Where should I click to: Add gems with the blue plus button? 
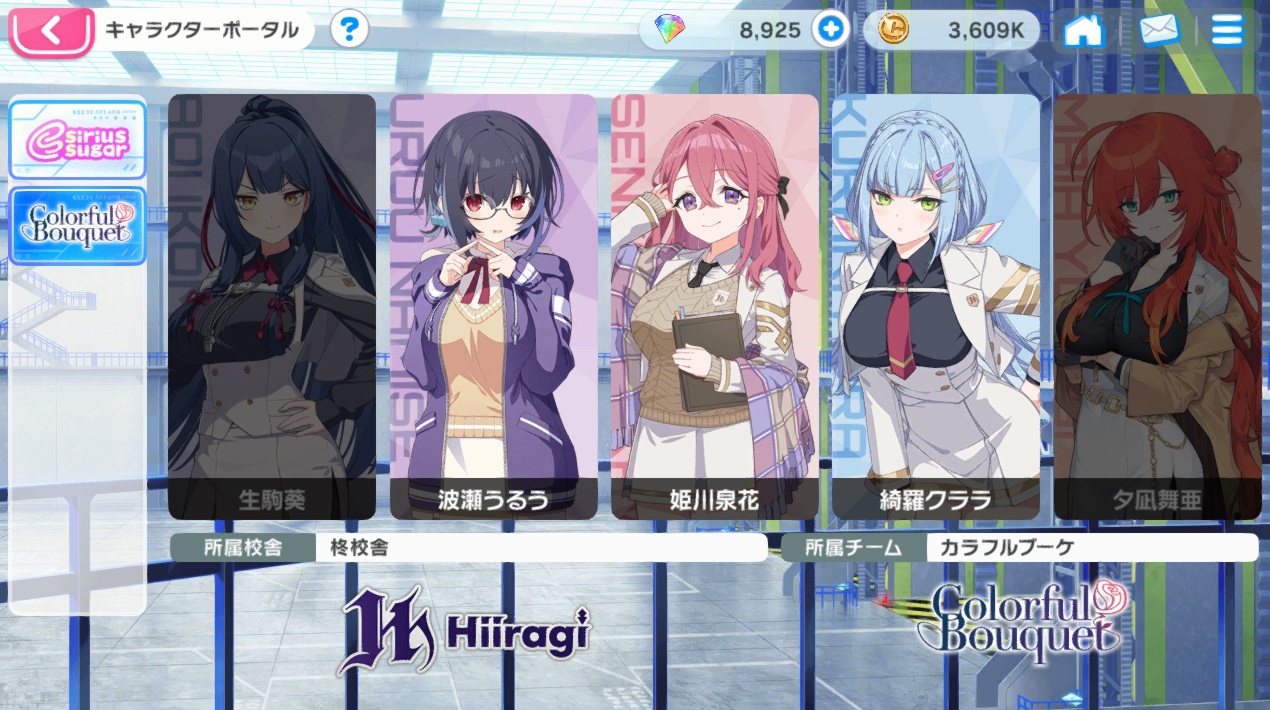(829, 30)
